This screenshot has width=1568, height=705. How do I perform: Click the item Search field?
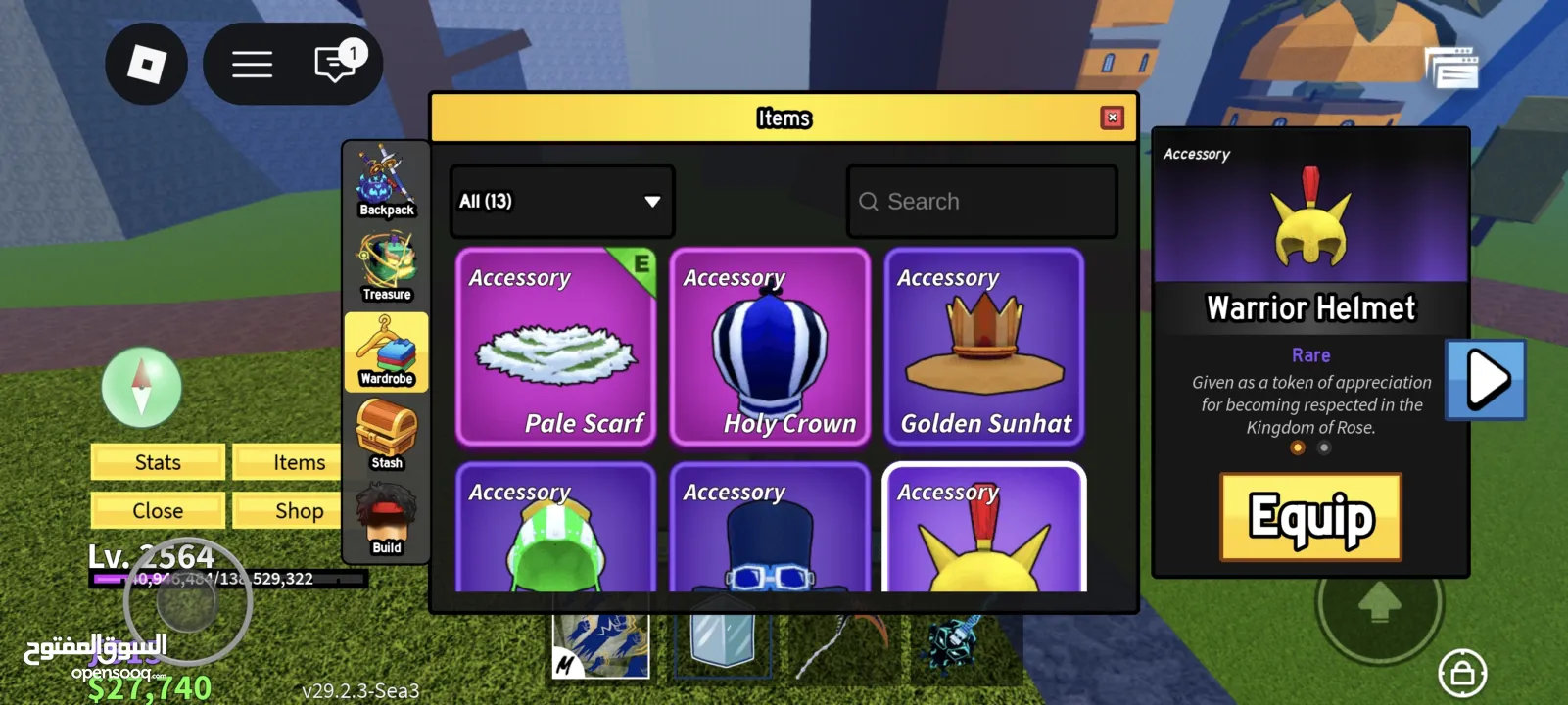[981, 202]
